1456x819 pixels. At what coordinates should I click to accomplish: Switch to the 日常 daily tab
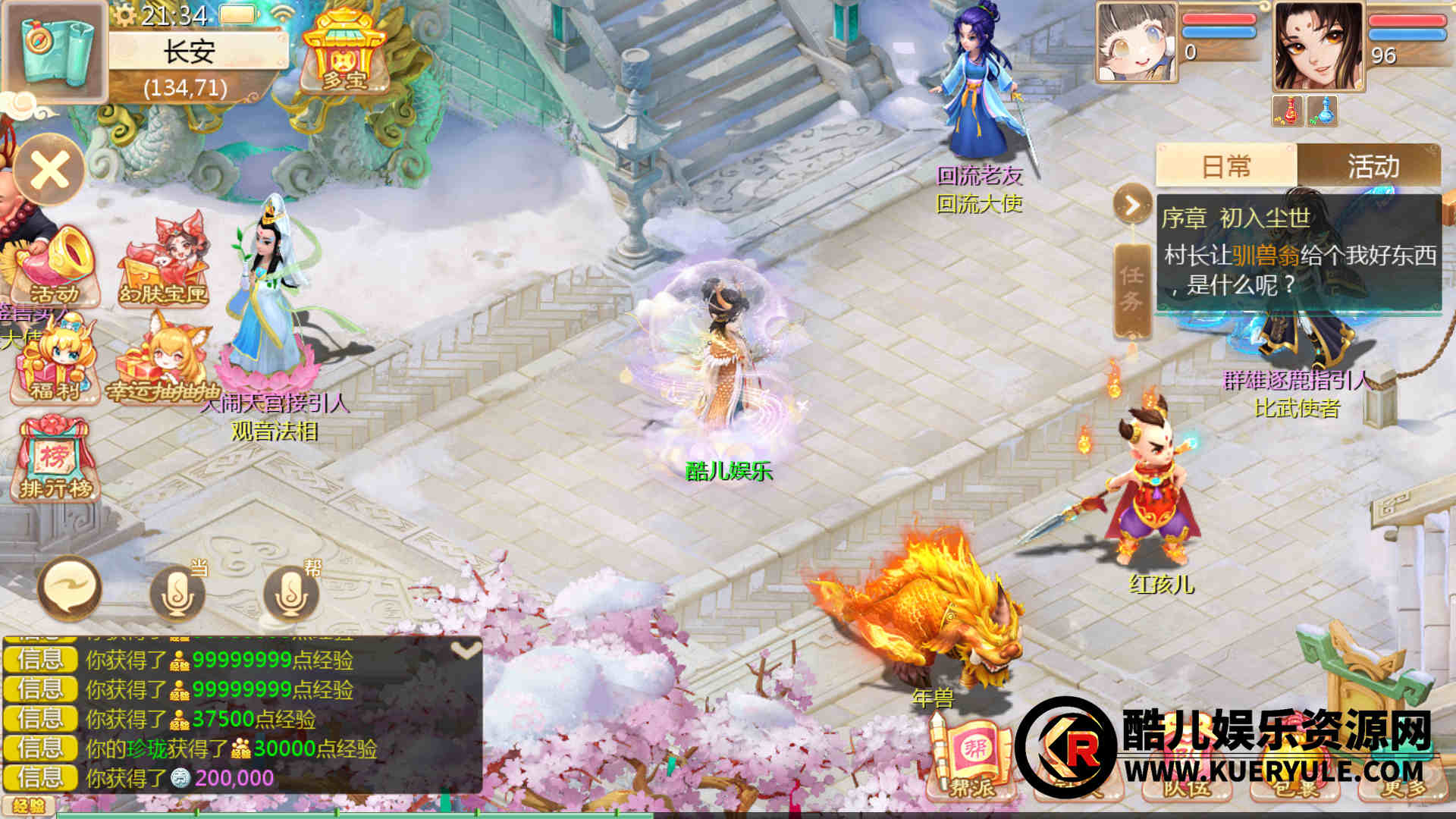point(1226,166)
